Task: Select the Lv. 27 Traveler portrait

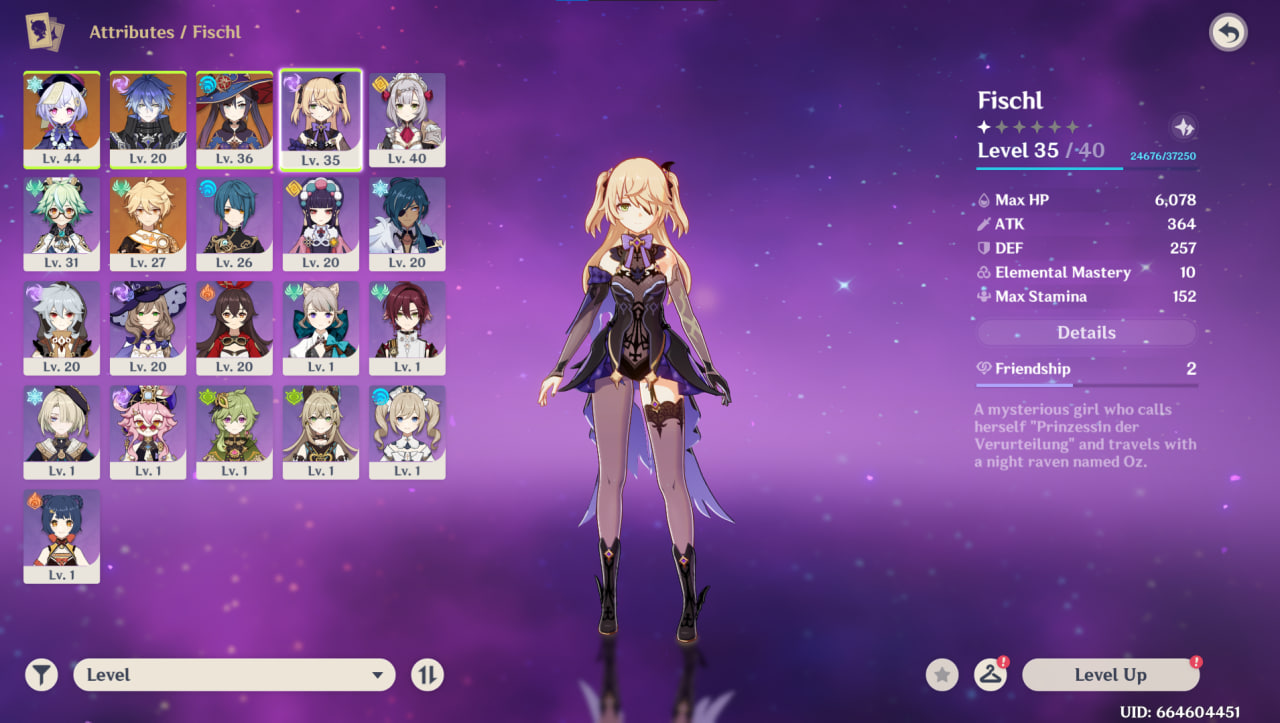Action: point(148,223)
